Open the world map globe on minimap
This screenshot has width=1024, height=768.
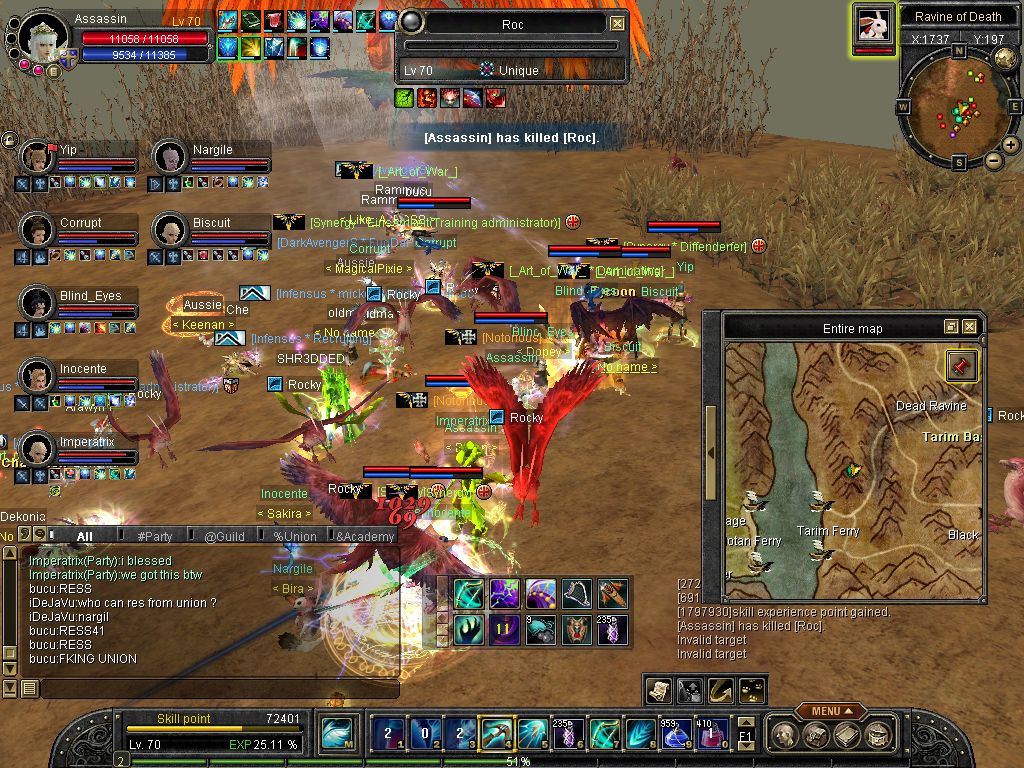[1005, 59]
